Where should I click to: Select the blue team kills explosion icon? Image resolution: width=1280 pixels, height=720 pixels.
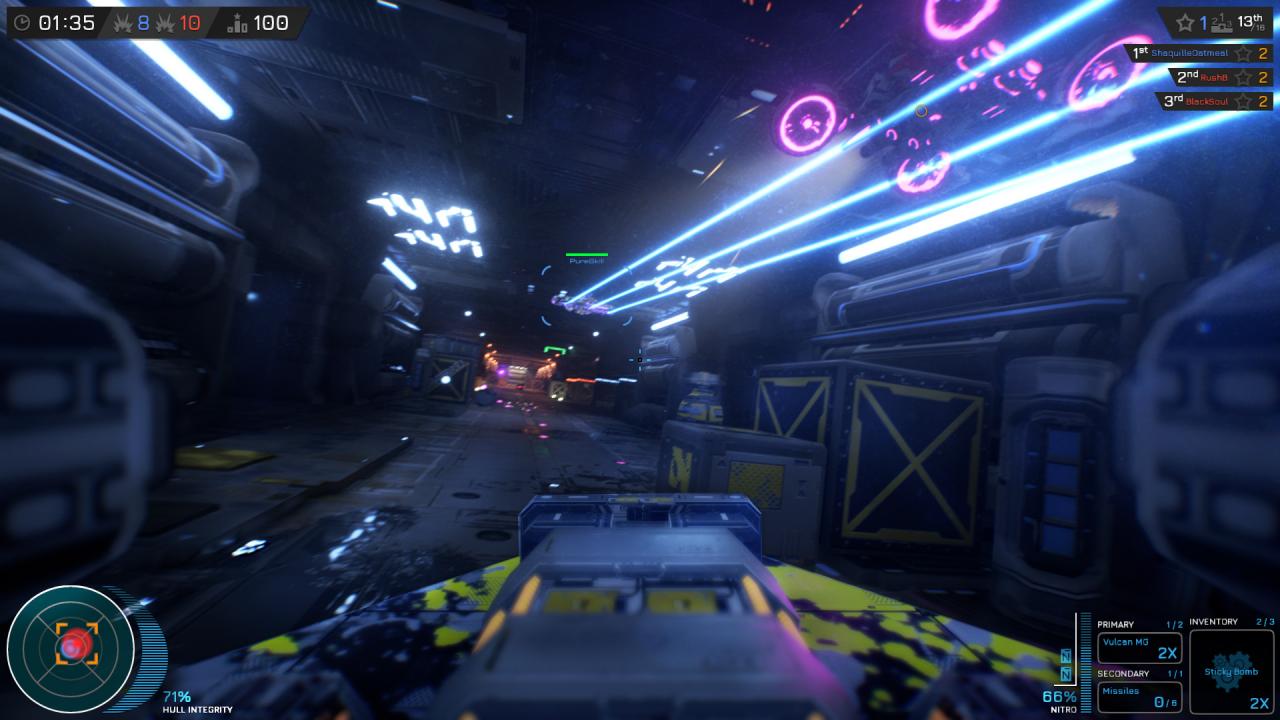(x=123, y=22)
